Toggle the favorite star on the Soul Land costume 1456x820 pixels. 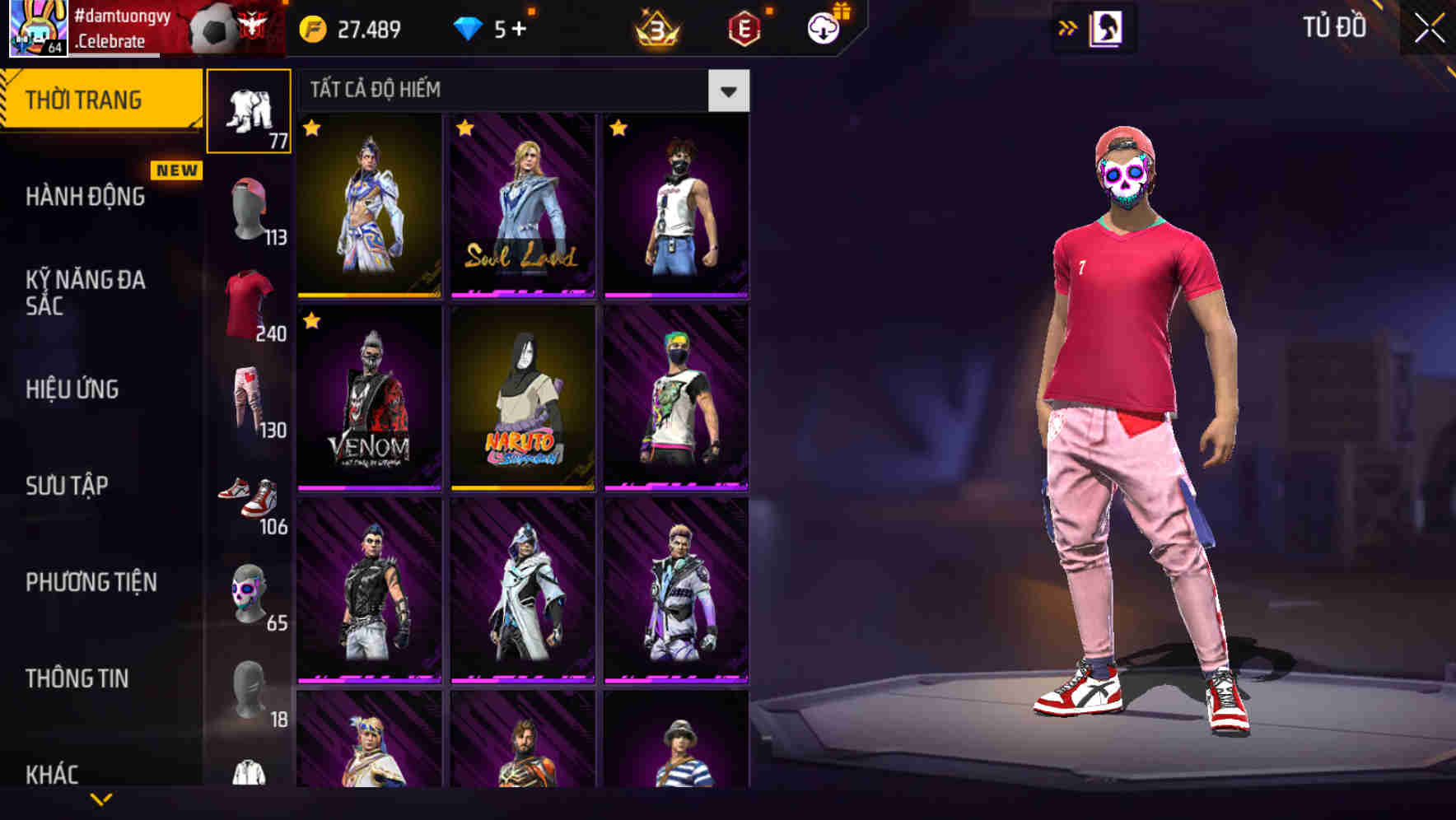pos(465,129)
